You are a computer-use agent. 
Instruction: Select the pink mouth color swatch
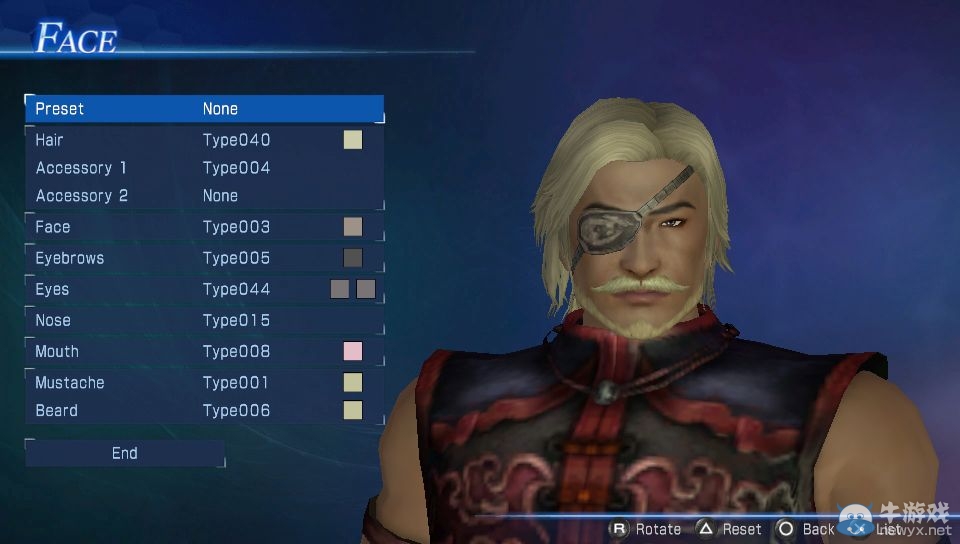coord(352,351)
